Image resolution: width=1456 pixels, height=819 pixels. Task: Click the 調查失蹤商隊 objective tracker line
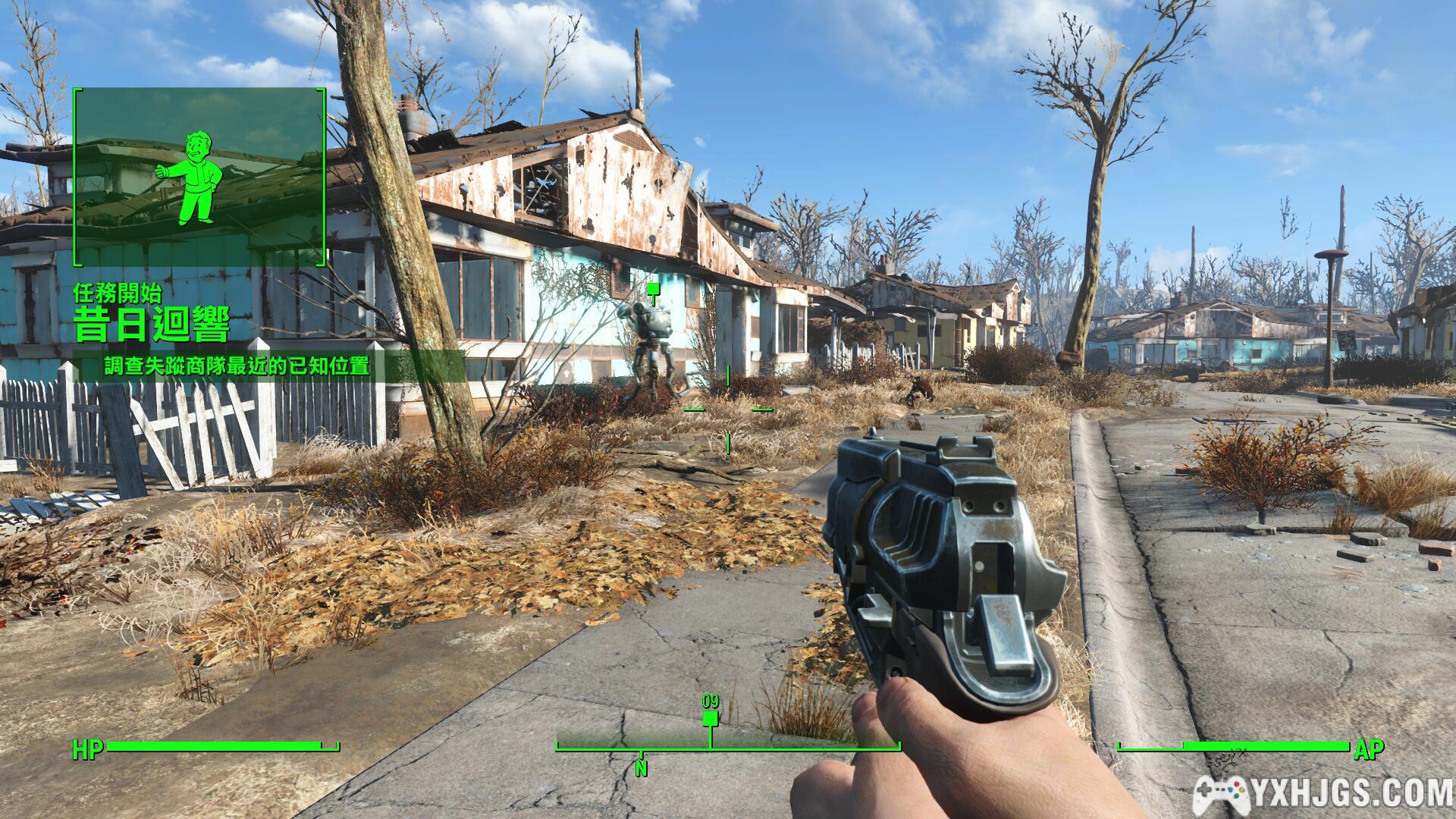click(x=237, y=366)
